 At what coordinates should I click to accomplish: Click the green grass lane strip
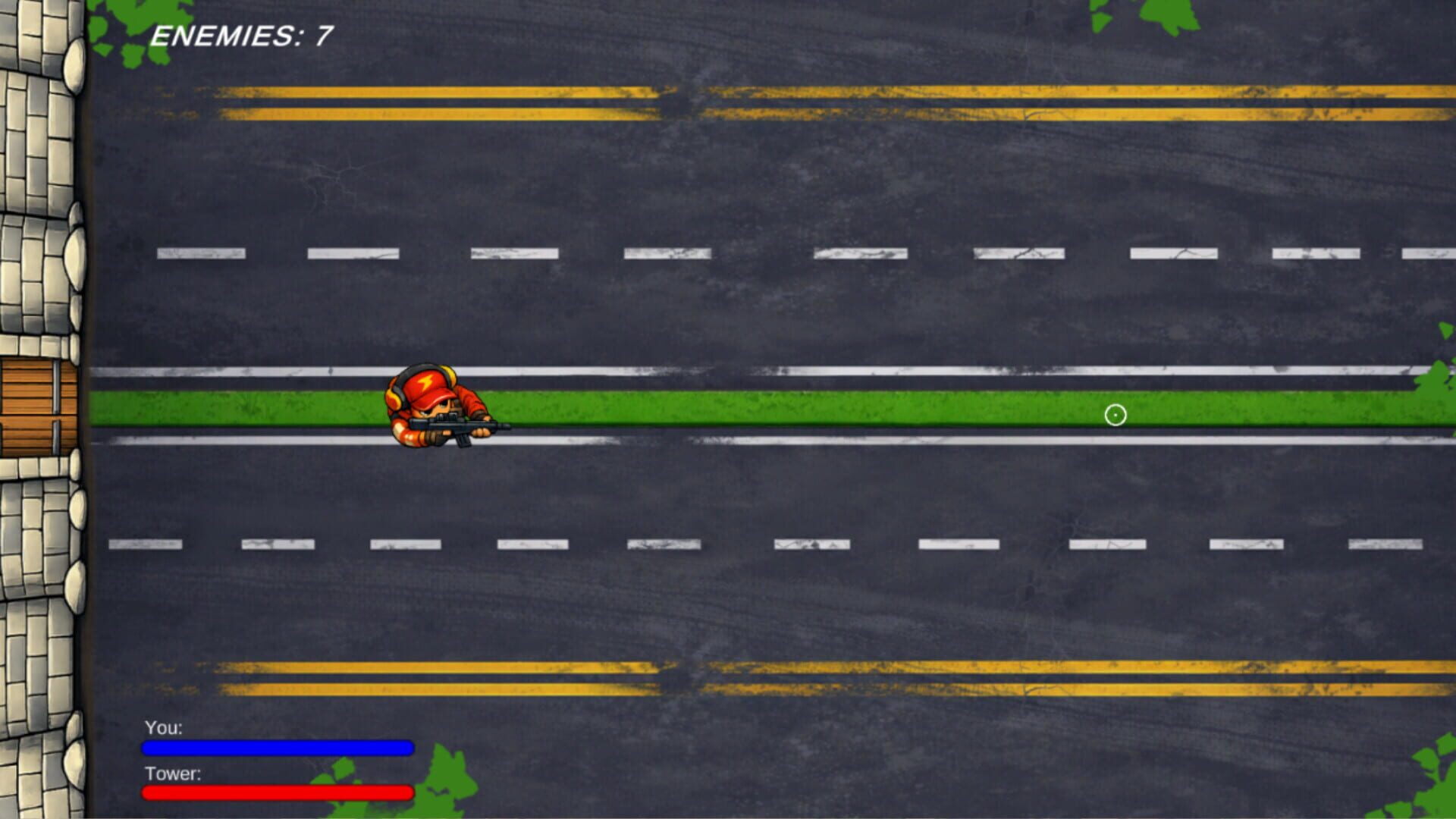pyautogui.click(x=758, y=406)
